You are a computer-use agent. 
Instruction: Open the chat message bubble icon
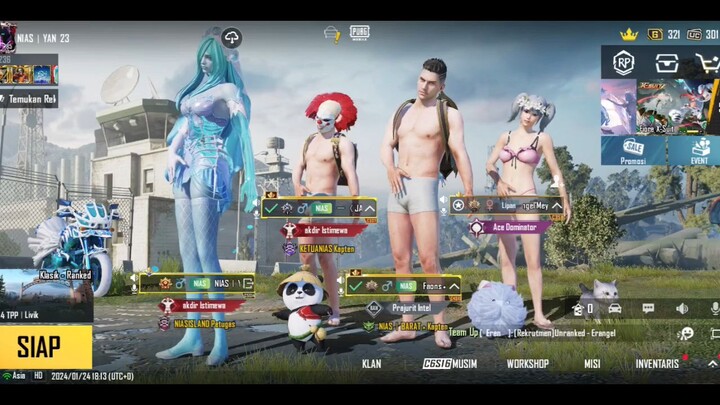[648, 308]
